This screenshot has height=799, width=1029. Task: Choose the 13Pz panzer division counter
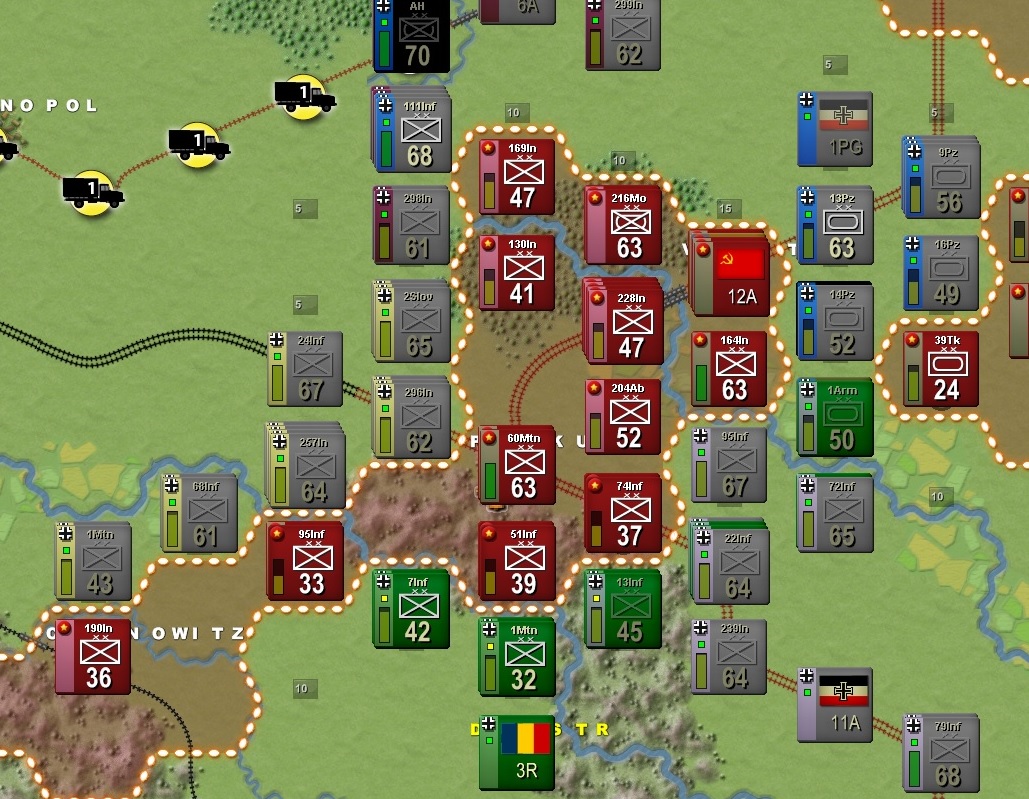pyautogui.click(x=836, y=226)
